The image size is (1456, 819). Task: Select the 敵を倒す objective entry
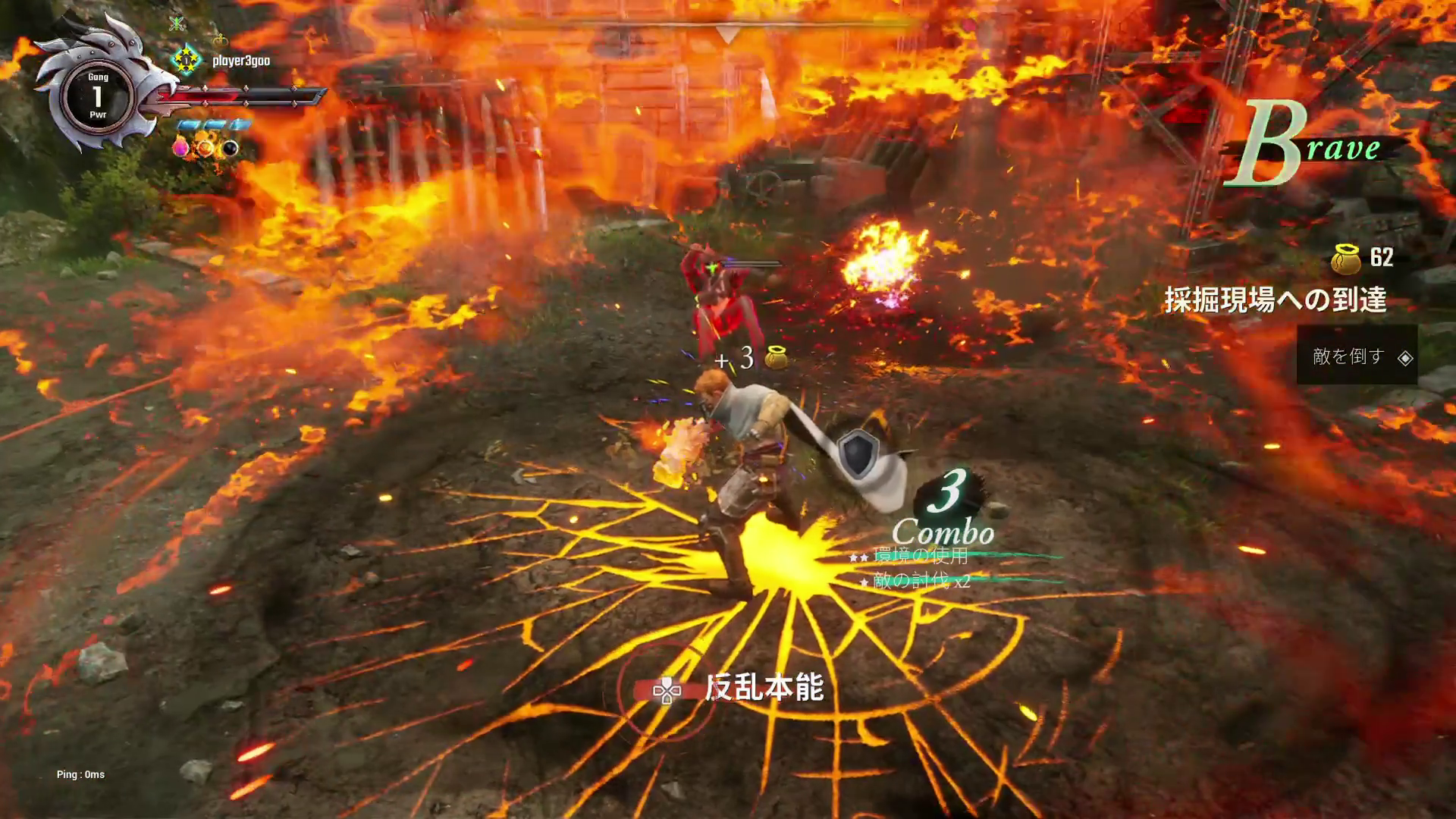(1357, 356)
